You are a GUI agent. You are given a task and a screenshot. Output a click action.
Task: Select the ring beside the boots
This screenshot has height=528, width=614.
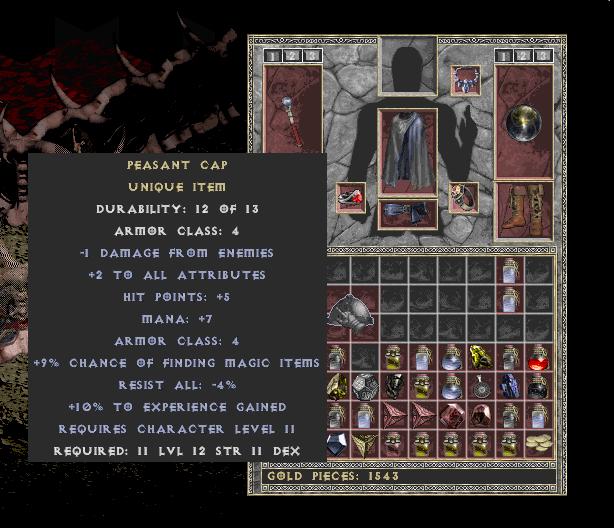coord(464,198)
